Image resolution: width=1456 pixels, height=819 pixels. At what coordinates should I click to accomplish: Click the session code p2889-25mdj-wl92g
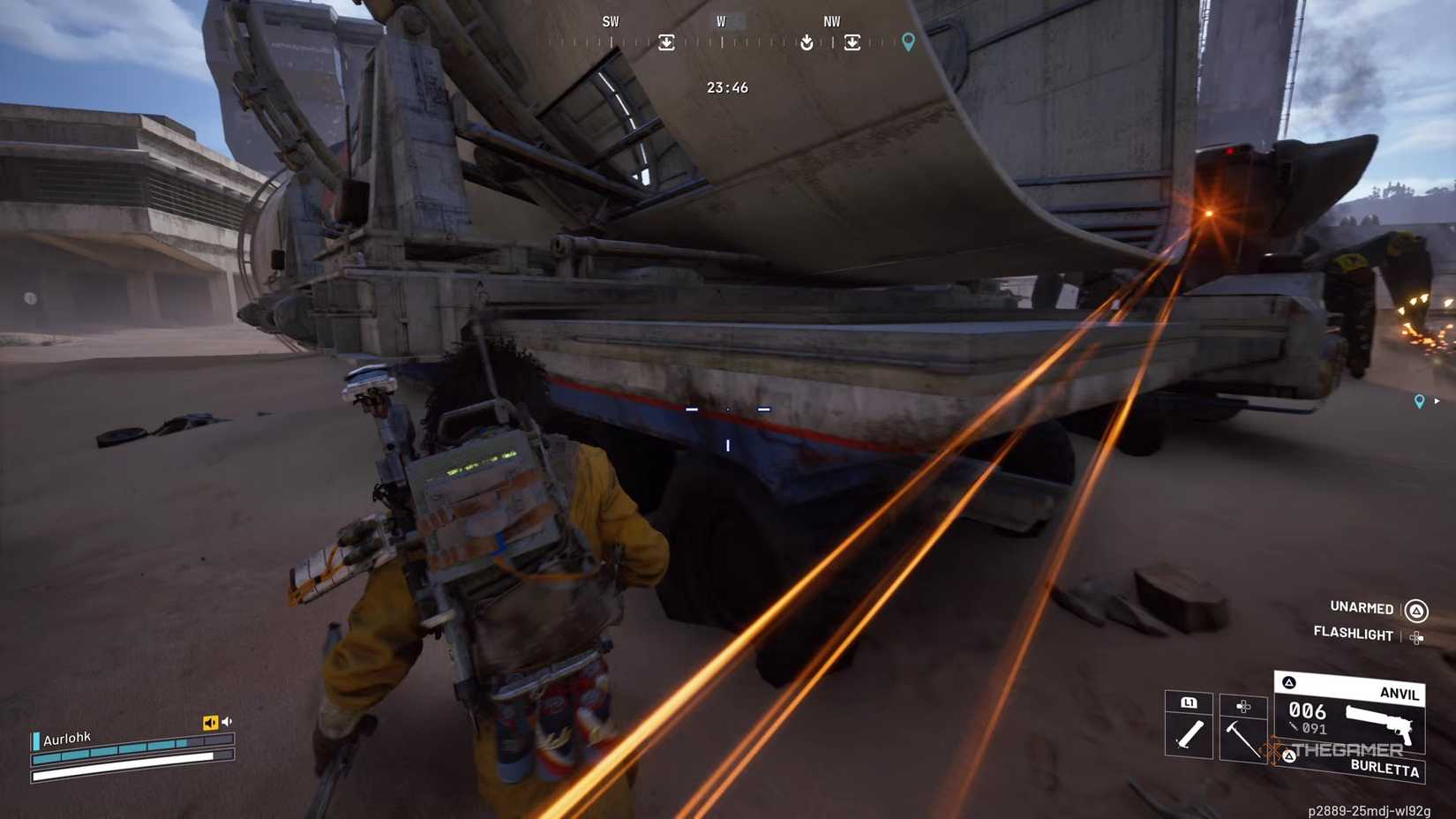click(x=1369, y=810)
